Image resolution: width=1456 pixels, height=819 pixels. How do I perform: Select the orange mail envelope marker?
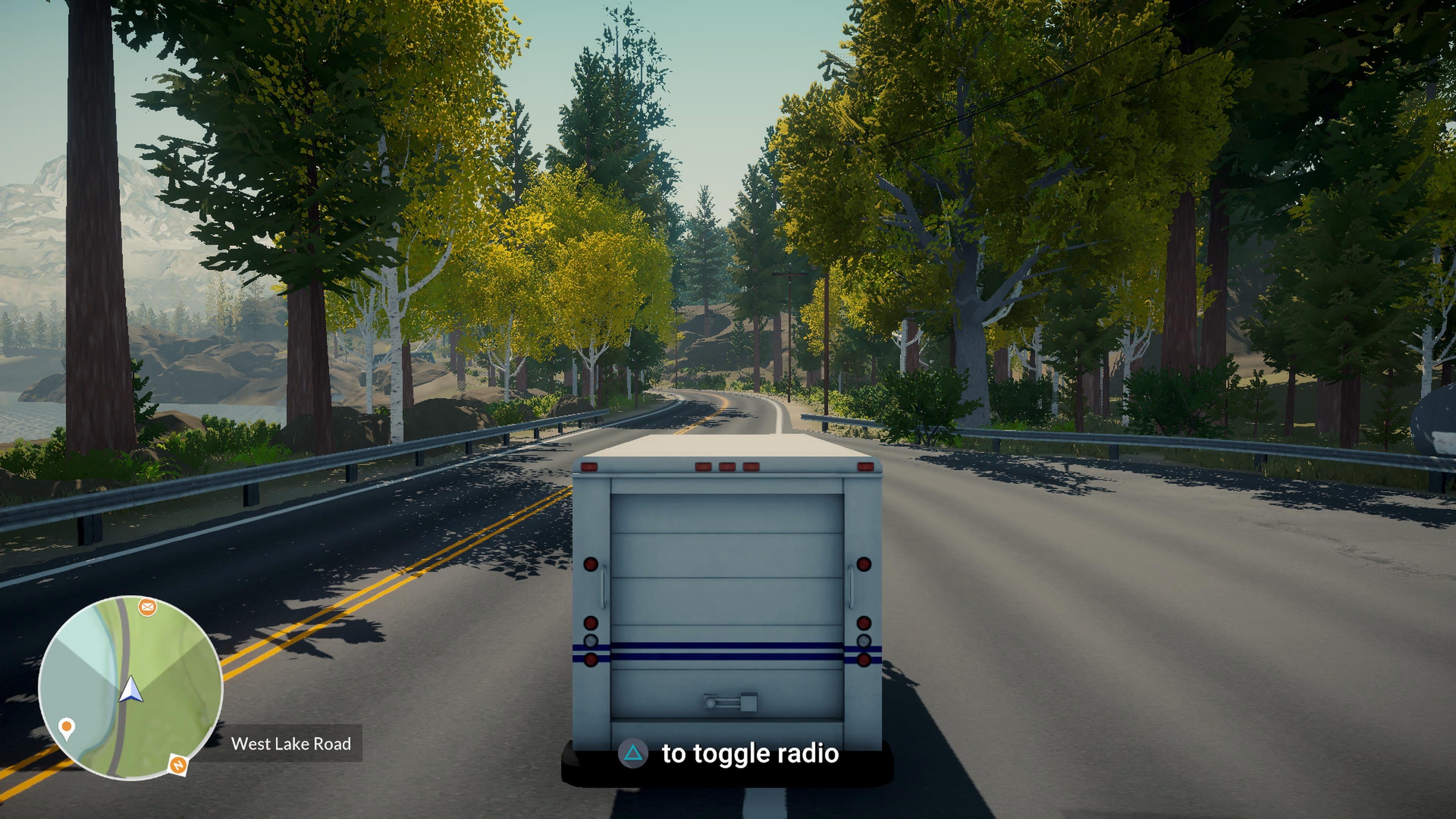tap(147, 607)
